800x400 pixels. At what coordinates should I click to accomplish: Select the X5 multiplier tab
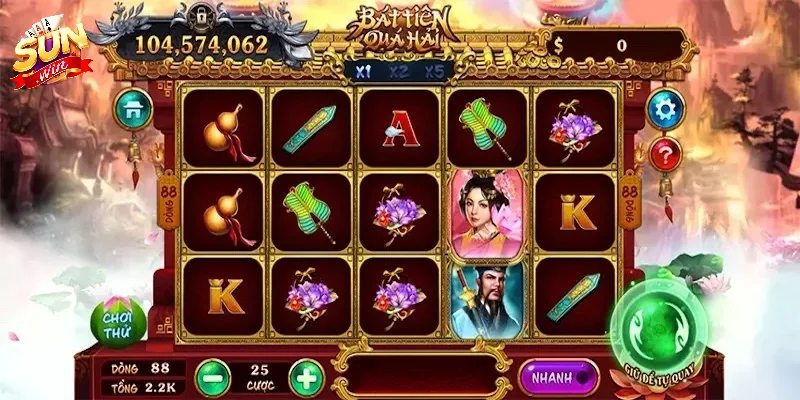click(x=433, y=71)
